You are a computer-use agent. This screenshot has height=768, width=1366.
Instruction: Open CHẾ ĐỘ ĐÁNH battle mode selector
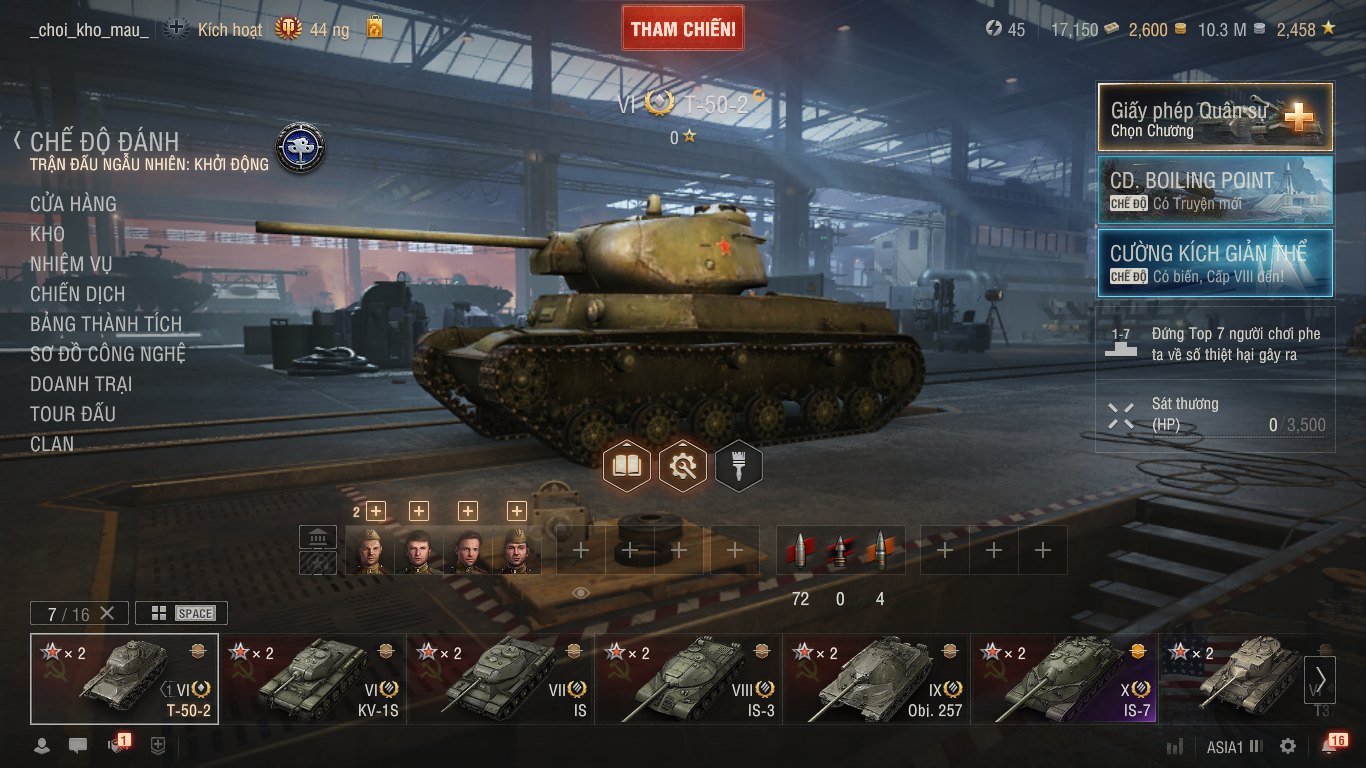104,142
